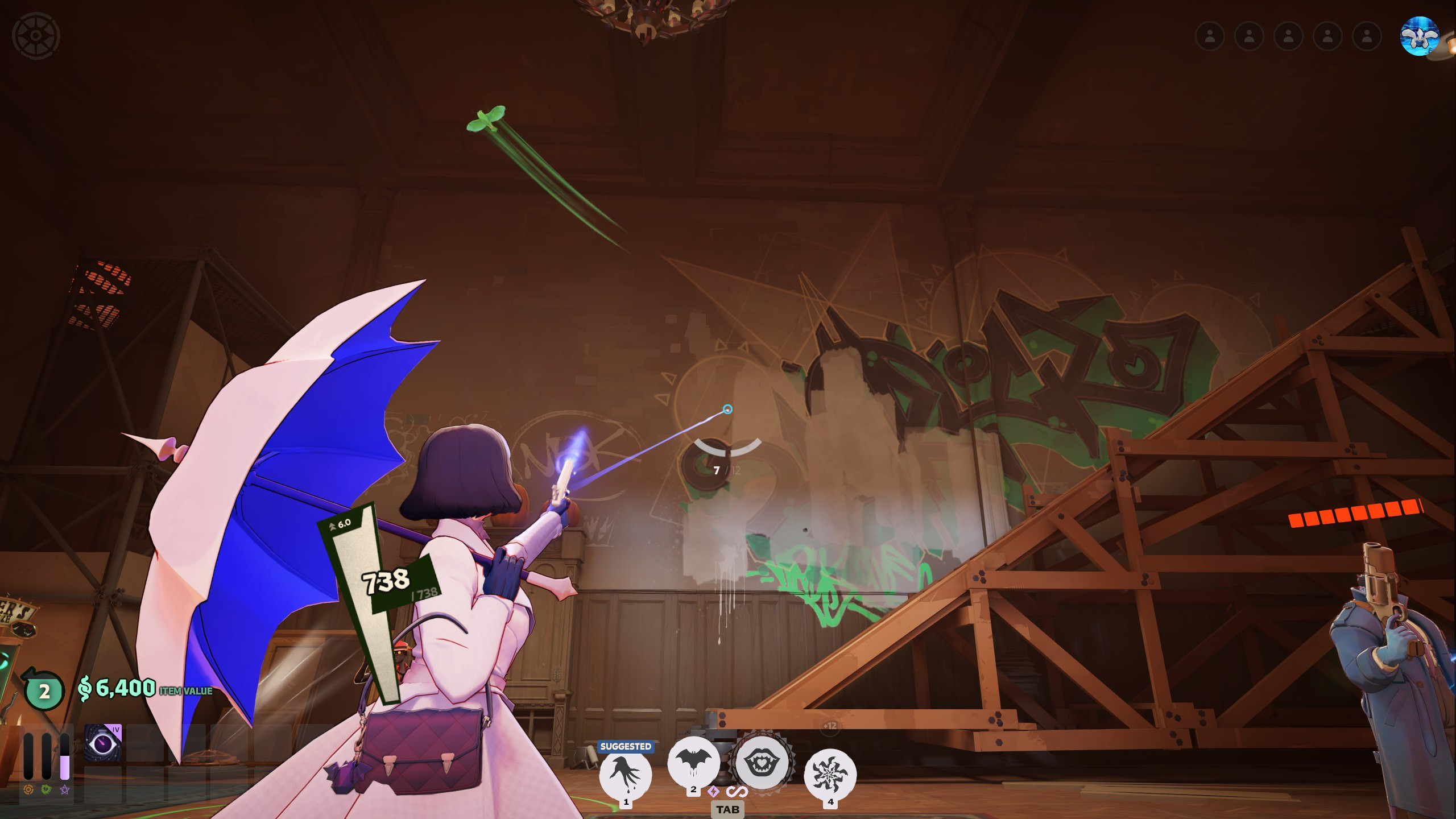Trigger the fanged lips heart ability
The height and width of the screenshot is (819, 1456).
(762, 762)
